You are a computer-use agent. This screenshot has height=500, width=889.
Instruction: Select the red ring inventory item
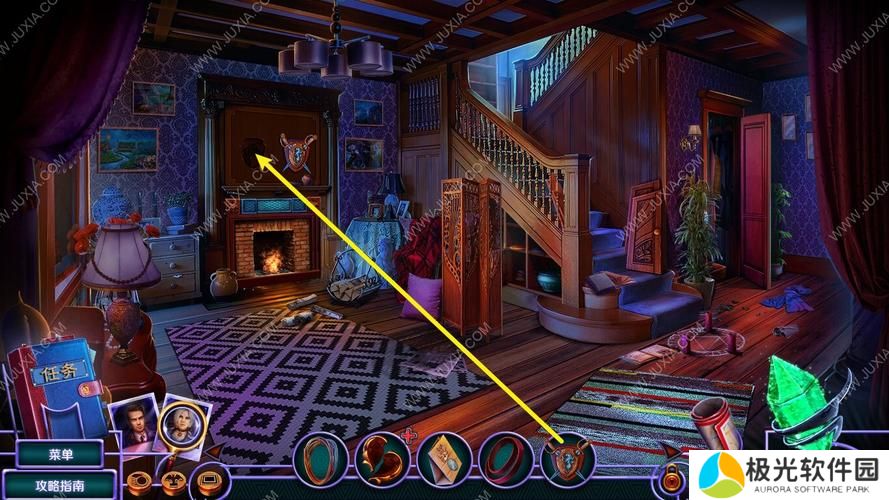point(506,459)
